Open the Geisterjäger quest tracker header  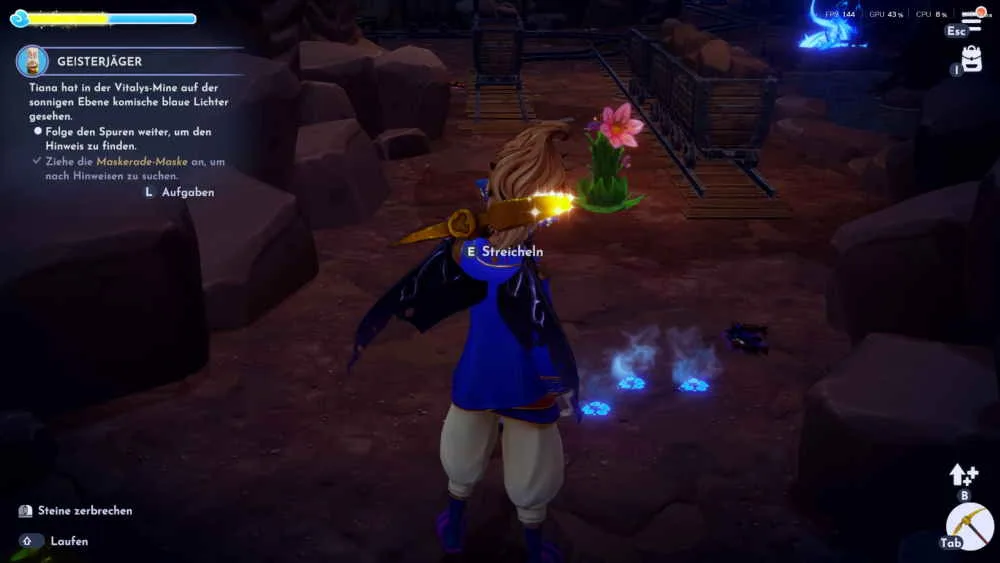(x=99, y=61)
